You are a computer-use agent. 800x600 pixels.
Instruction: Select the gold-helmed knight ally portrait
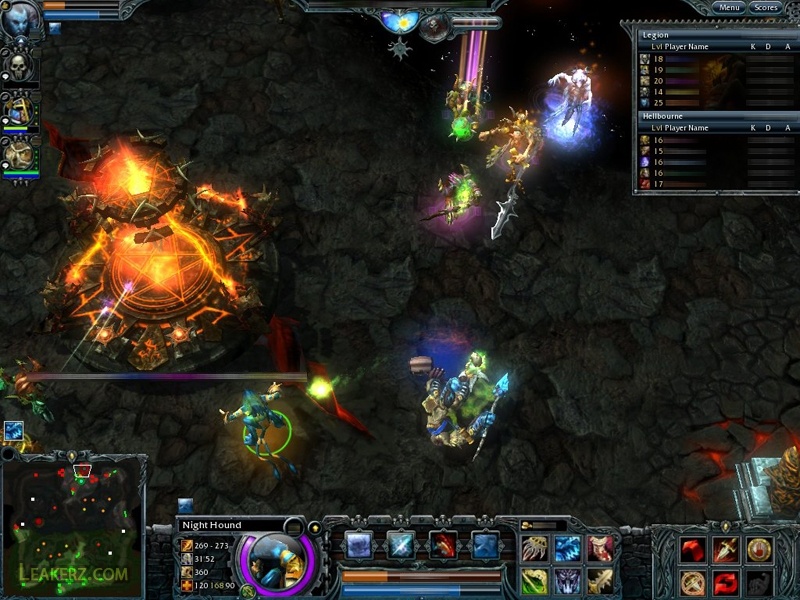pos(19,110)
